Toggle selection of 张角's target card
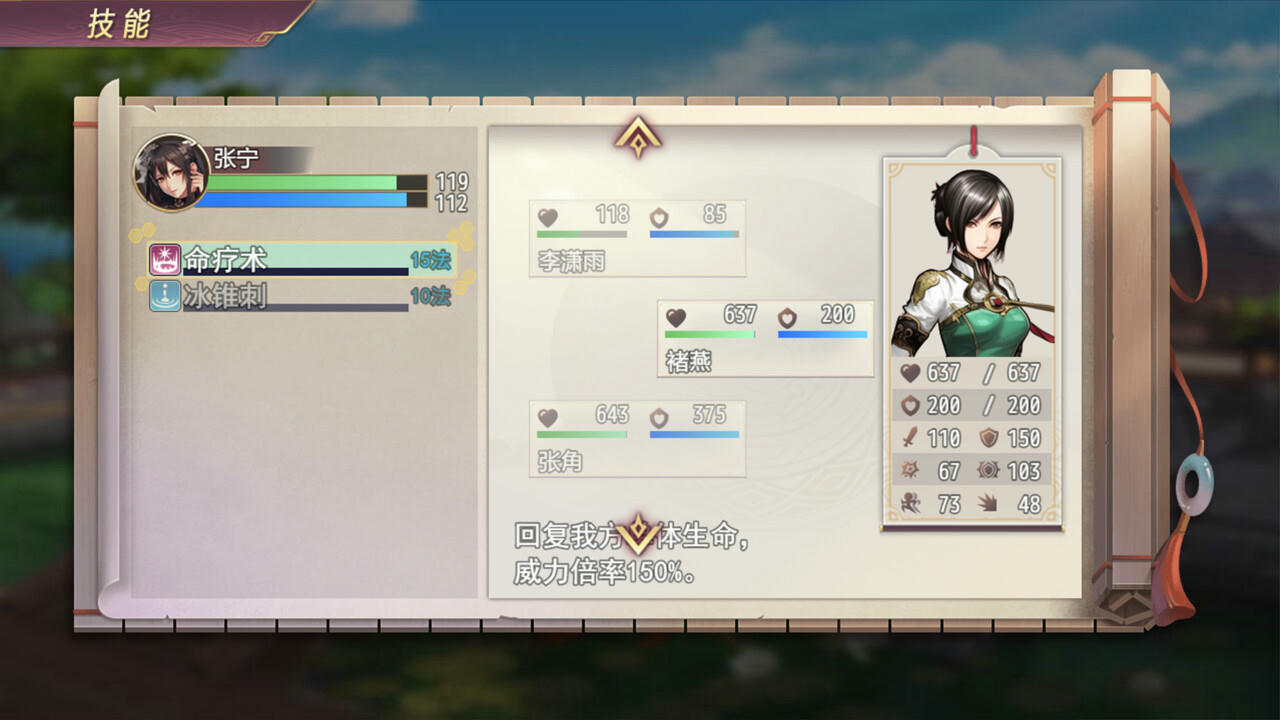 click(x=637, y=440)
